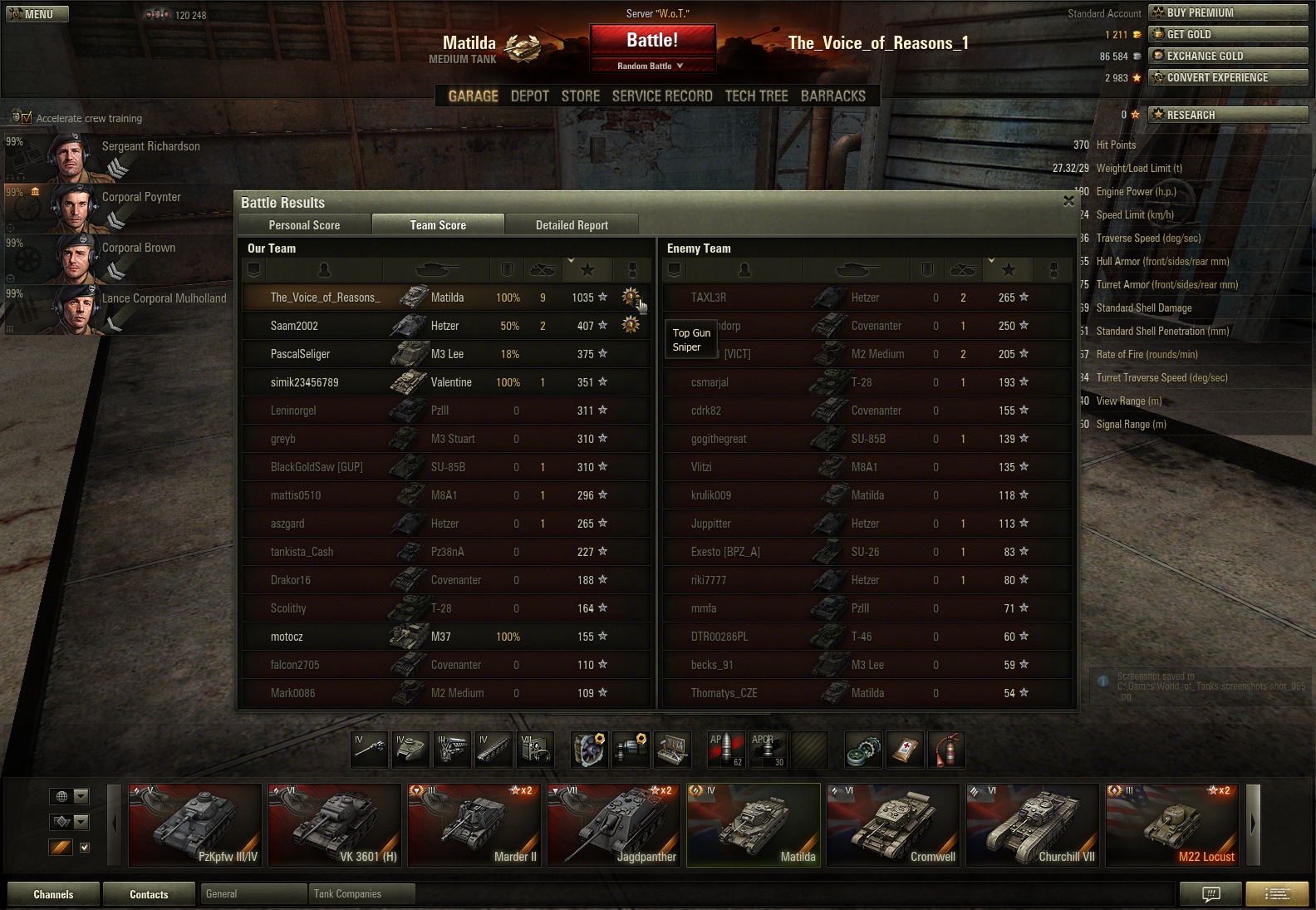Open the Depot screen
The width and height of the screenshot is (1316, 910).
click(x=530, y=96)
